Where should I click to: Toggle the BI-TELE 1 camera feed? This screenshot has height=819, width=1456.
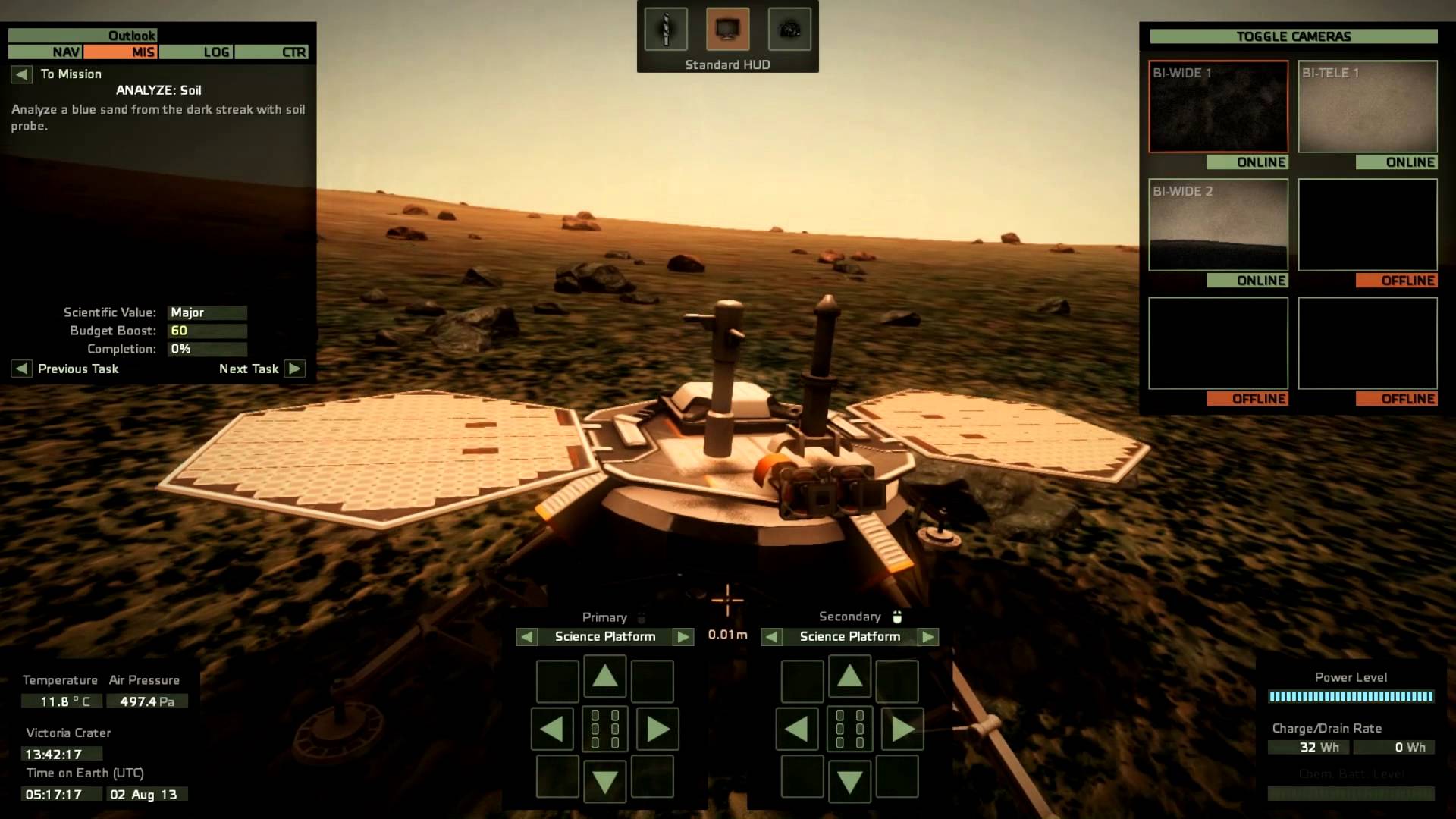coord(1367,107)
